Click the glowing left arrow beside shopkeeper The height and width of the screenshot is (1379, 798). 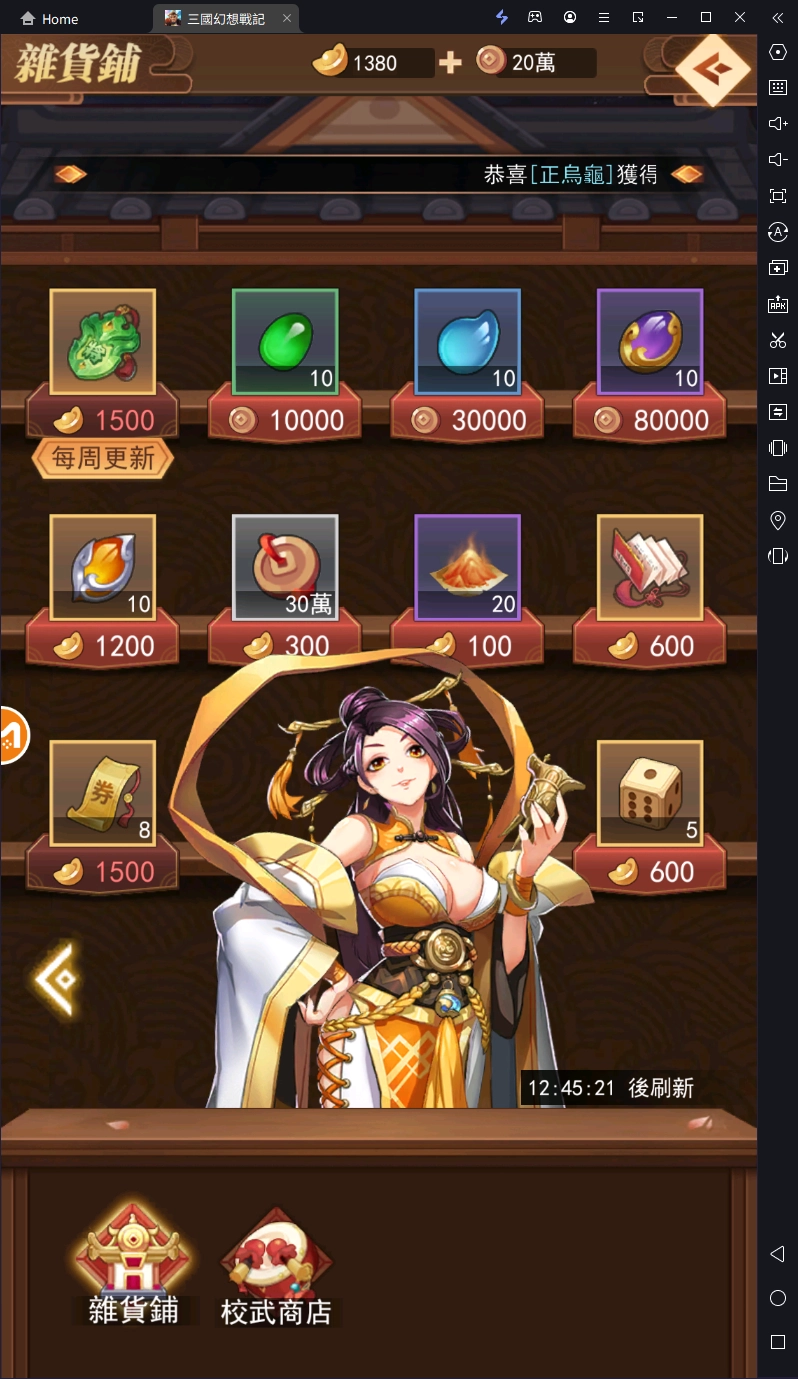[x=56, y=978]
